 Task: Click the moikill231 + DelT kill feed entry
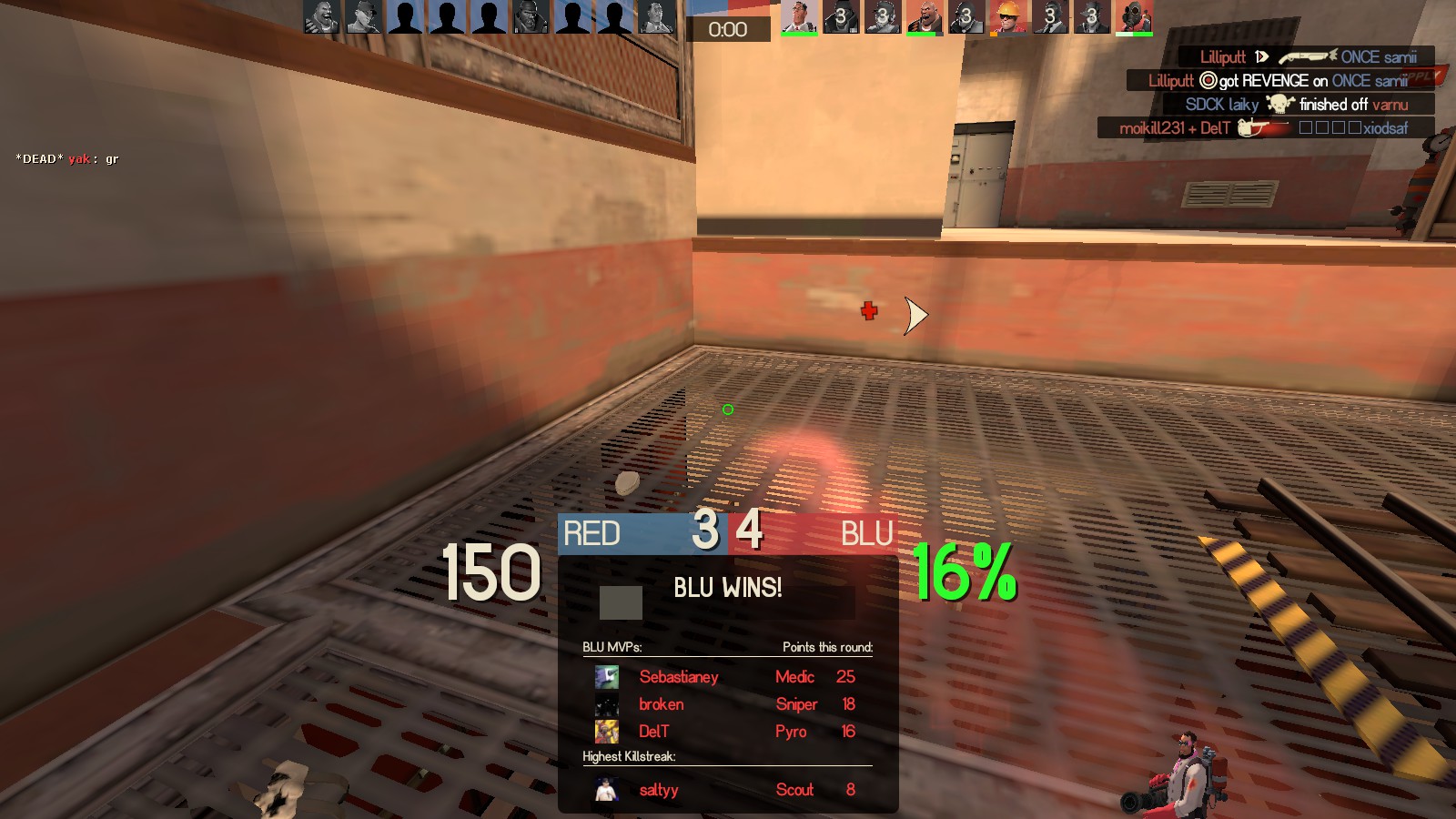[1264, 128]
